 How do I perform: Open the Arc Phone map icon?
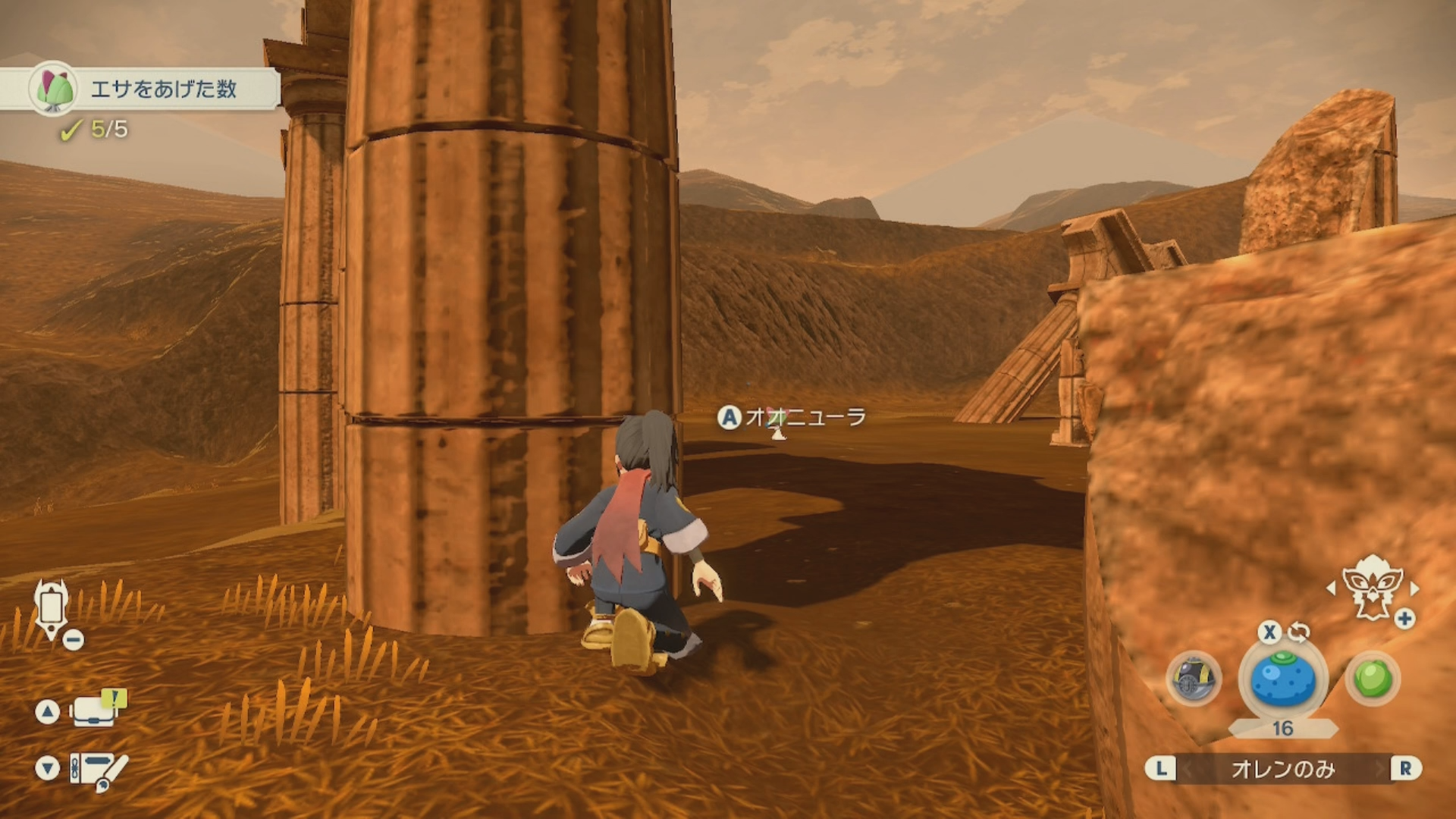(52, 608)
